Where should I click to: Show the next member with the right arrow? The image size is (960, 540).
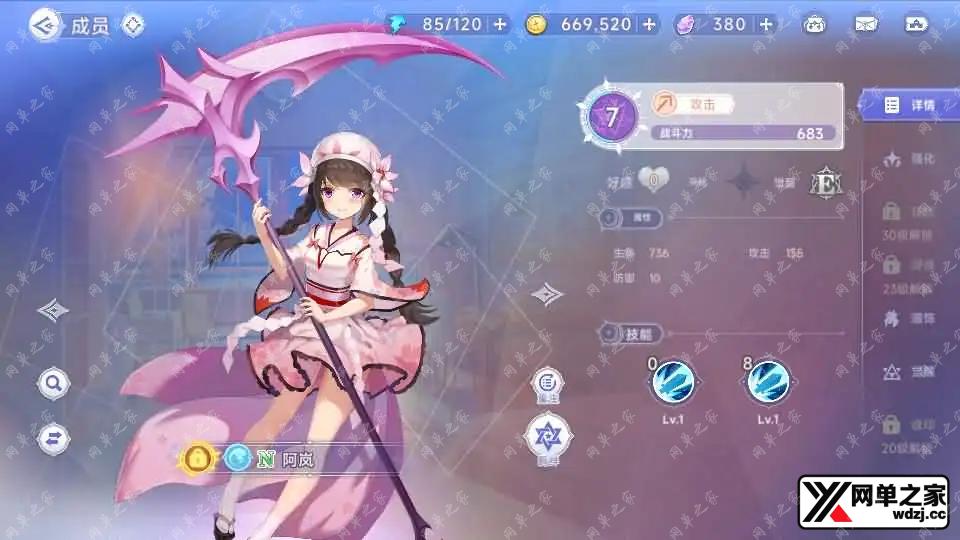(x=546, y=294)
